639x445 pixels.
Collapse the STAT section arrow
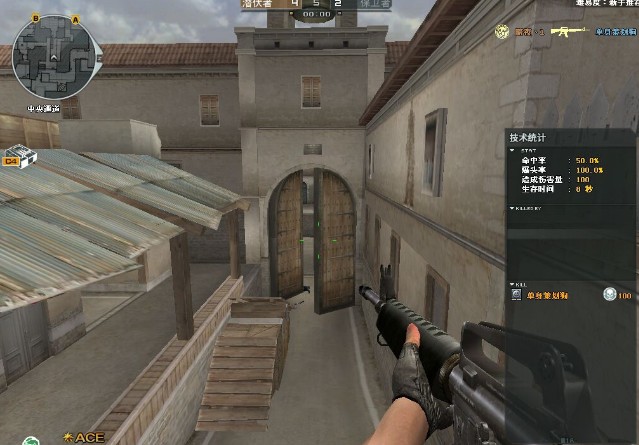point(512,151)
